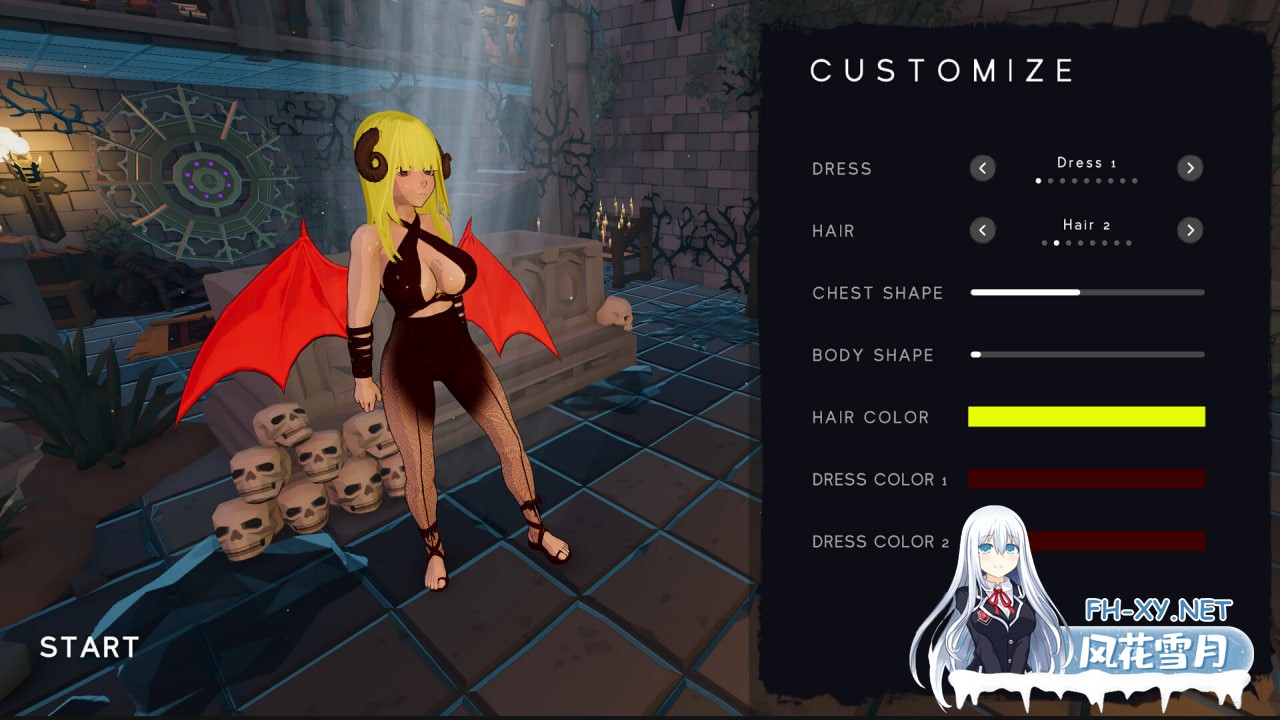Image resolution: width=1280 pixels, height=720 pixels.
Task: Open the yellow Hair Color swatch
Action: tap(1086, 417)
